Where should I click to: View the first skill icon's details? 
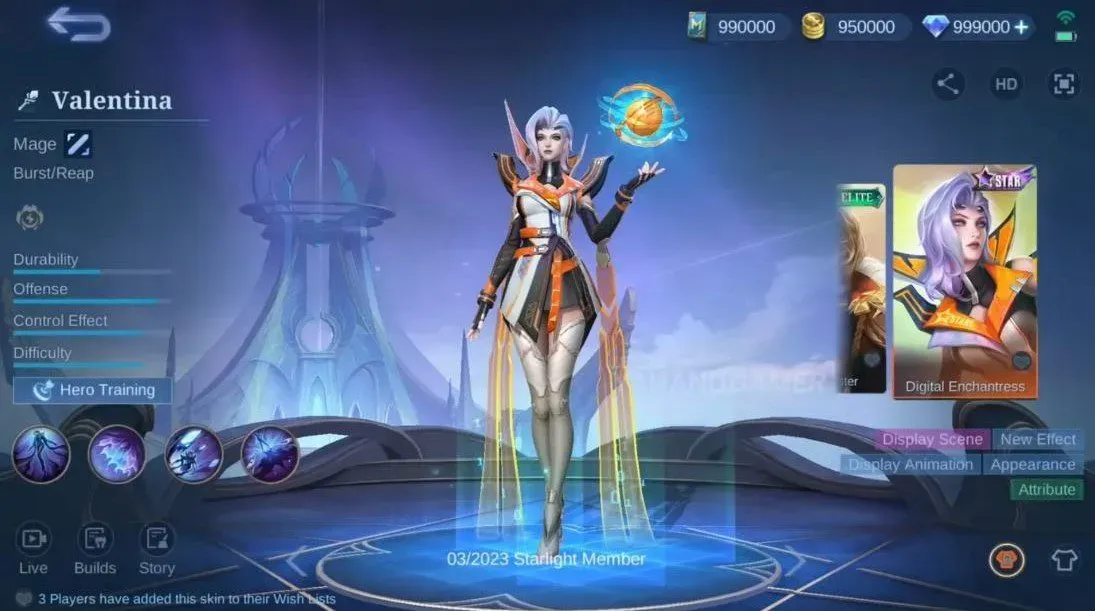point(41,455)
